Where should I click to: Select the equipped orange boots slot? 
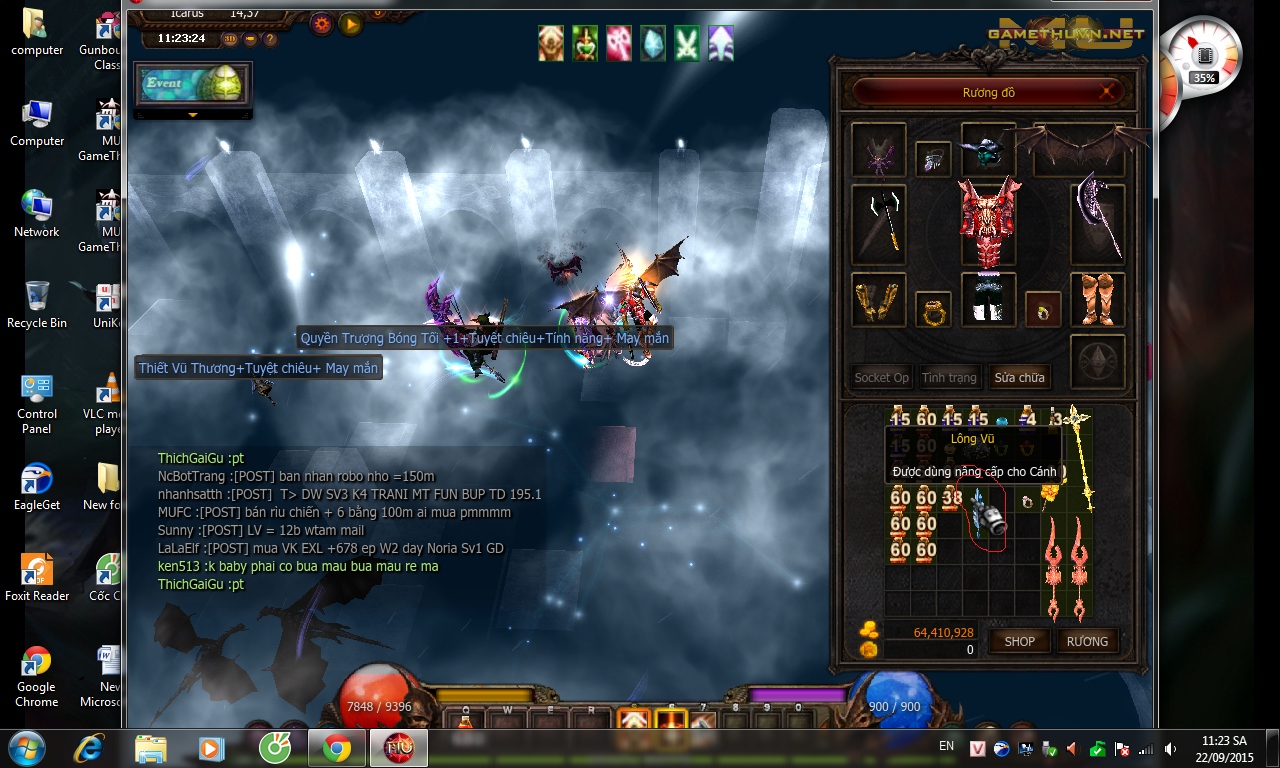click(1097, 299)
